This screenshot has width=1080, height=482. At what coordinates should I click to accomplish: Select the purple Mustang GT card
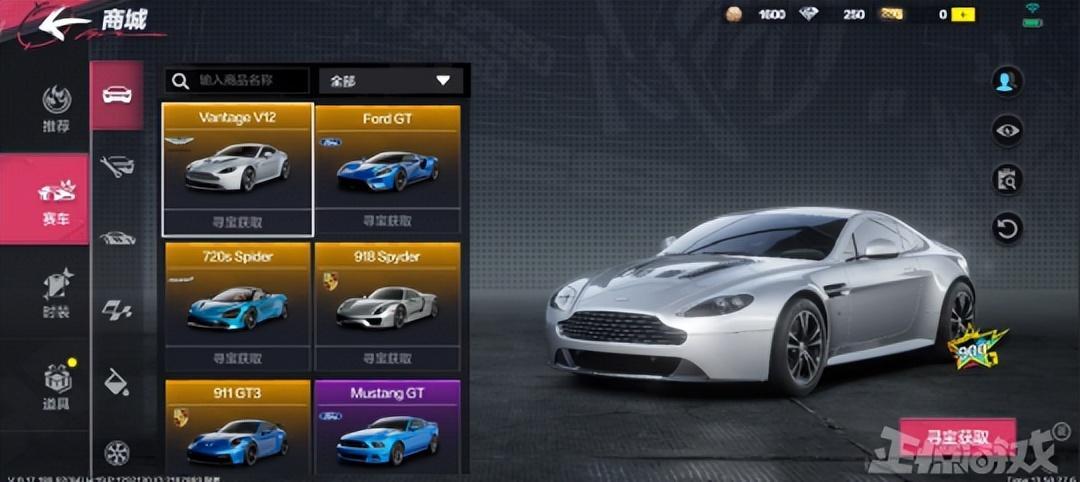tap(388, 426)
